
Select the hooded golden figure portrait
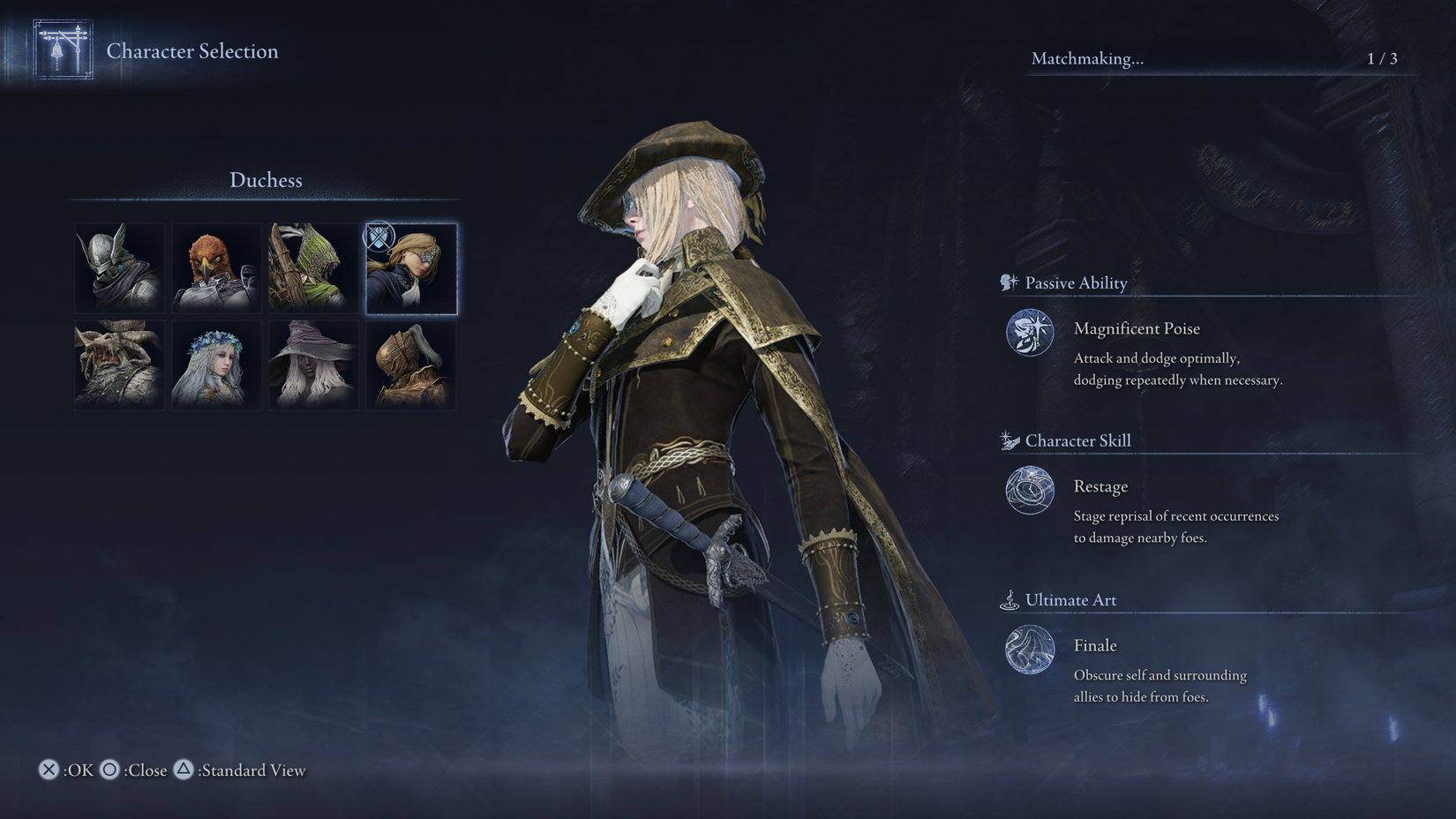pyautogui.click(x=411, y=364)
